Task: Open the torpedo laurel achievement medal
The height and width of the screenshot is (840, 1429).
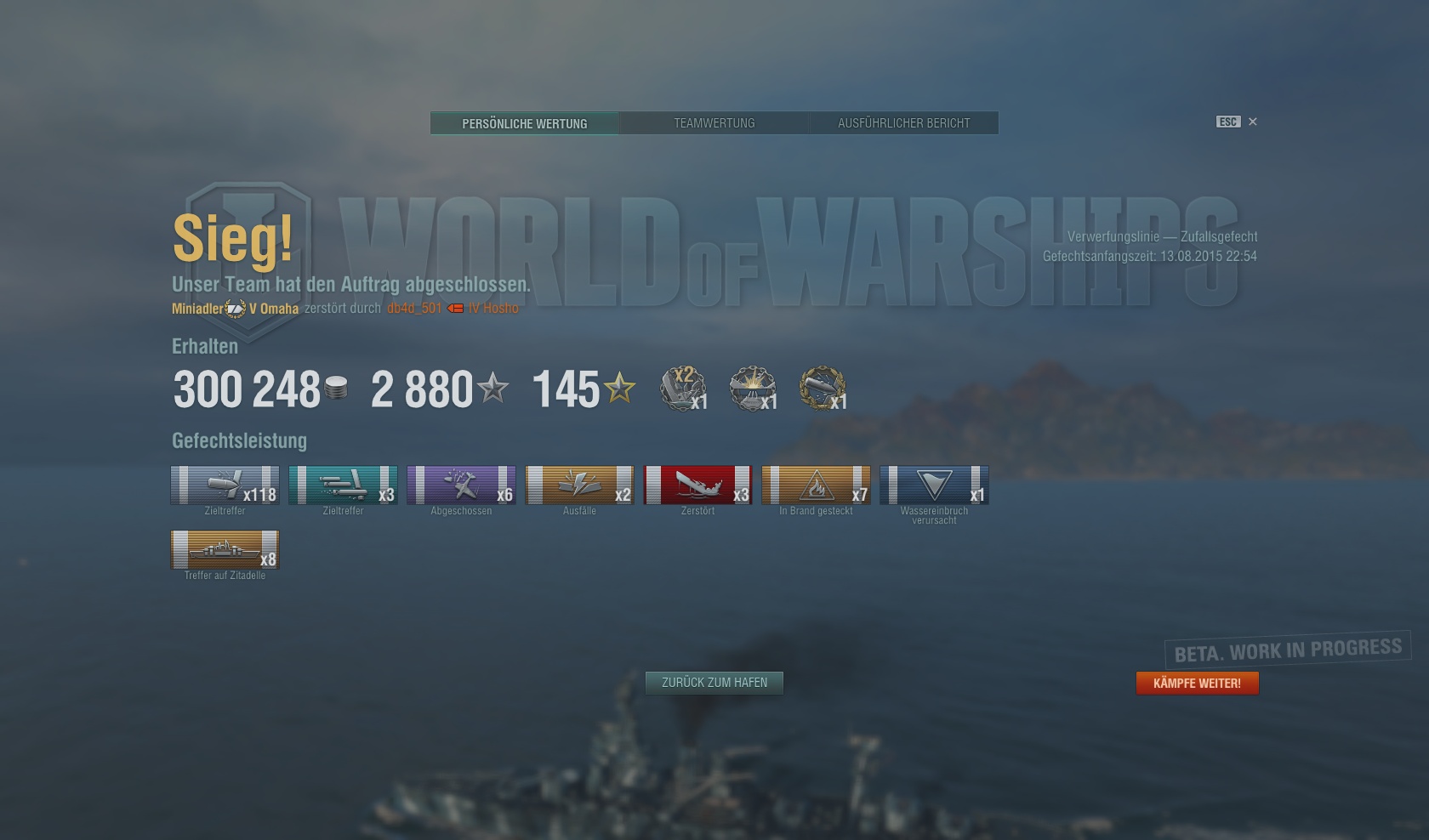Action: pyautogui.click(x=821, y=389)
